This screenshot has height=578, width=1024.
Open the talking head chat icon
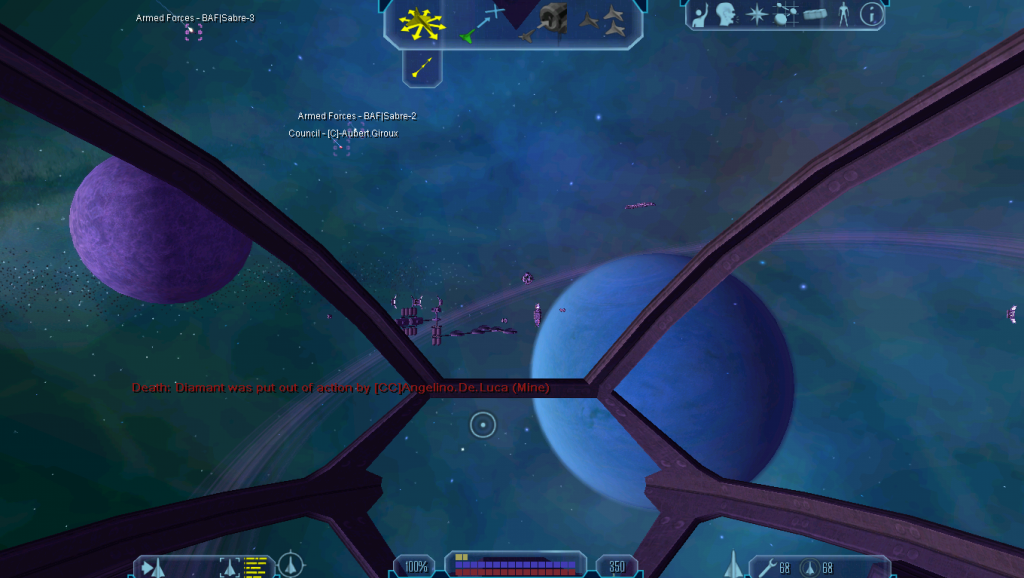(x=725, y=15)
